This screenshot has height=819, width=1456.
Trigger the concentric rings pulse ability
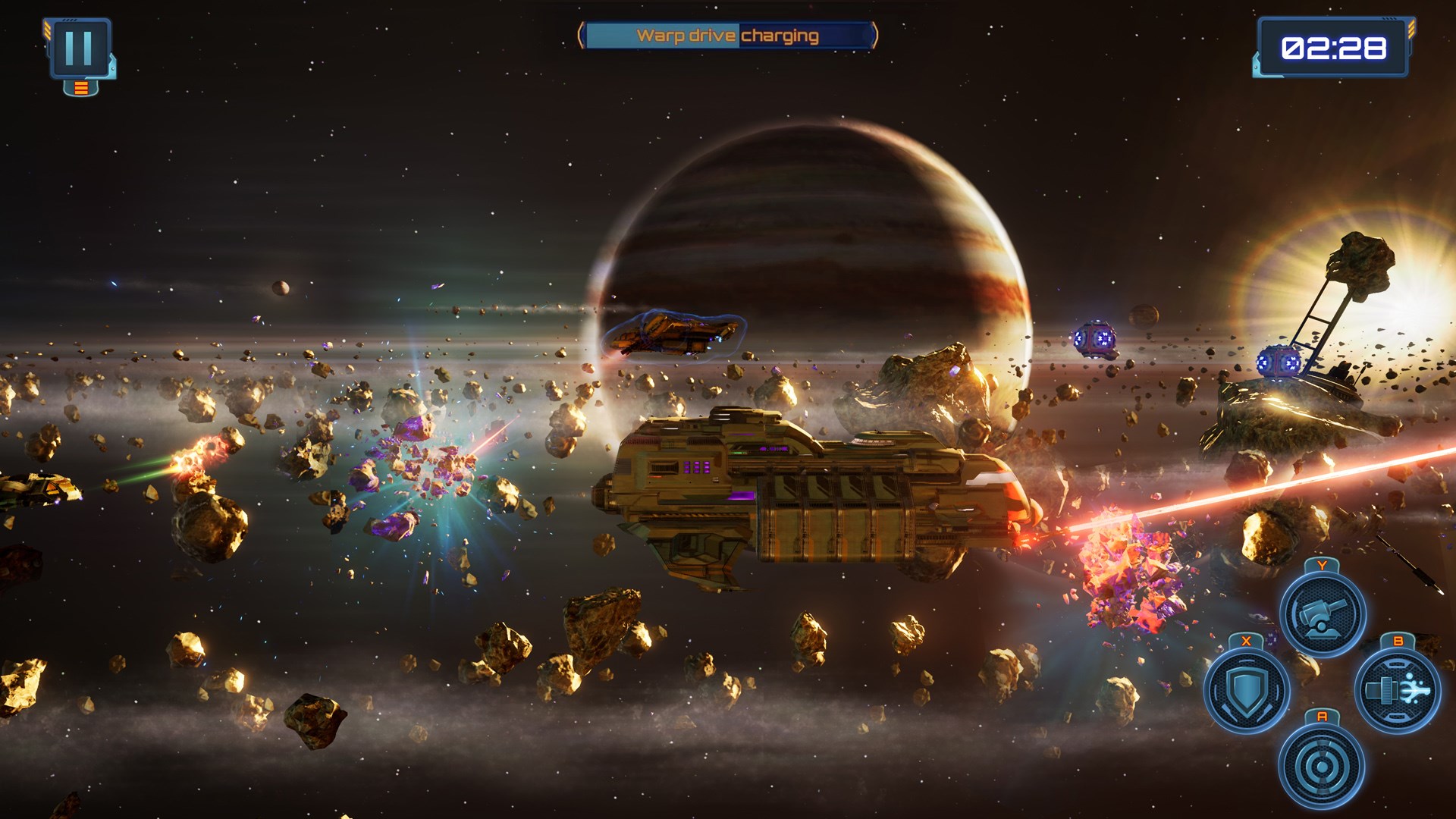pos(1321,766)
